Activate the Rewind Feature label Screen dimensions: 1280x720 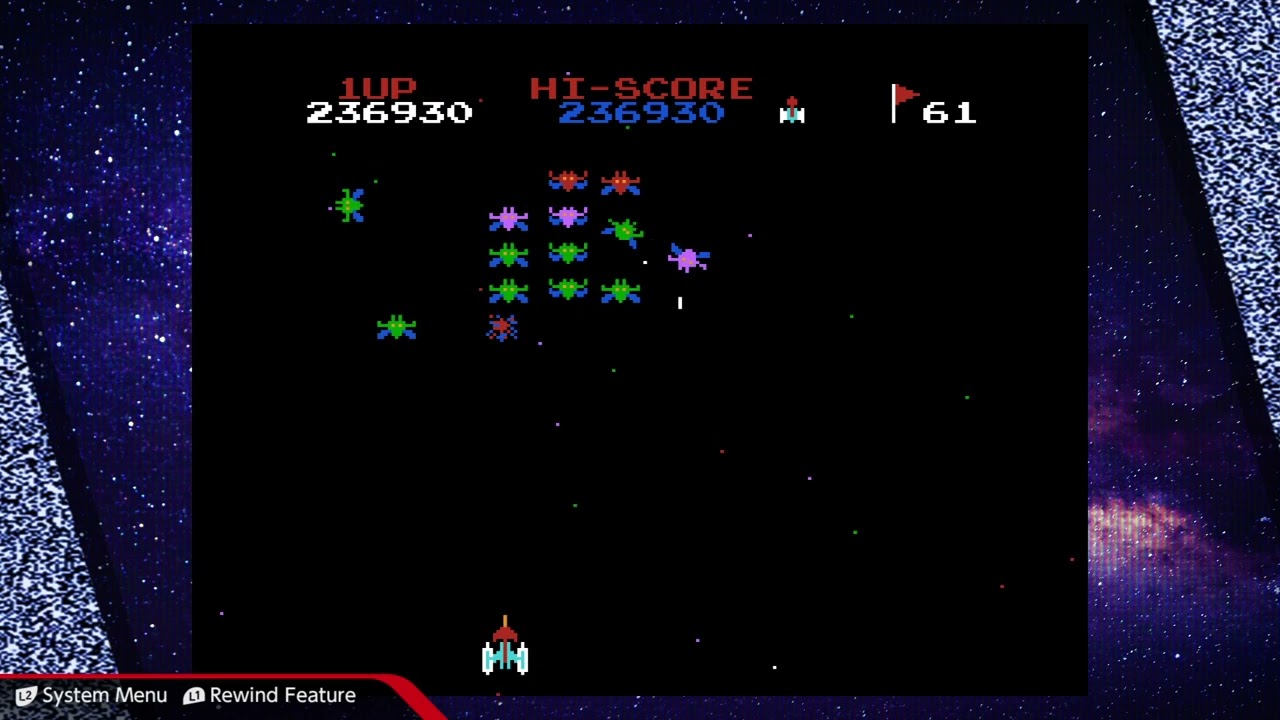coord(270,695)
